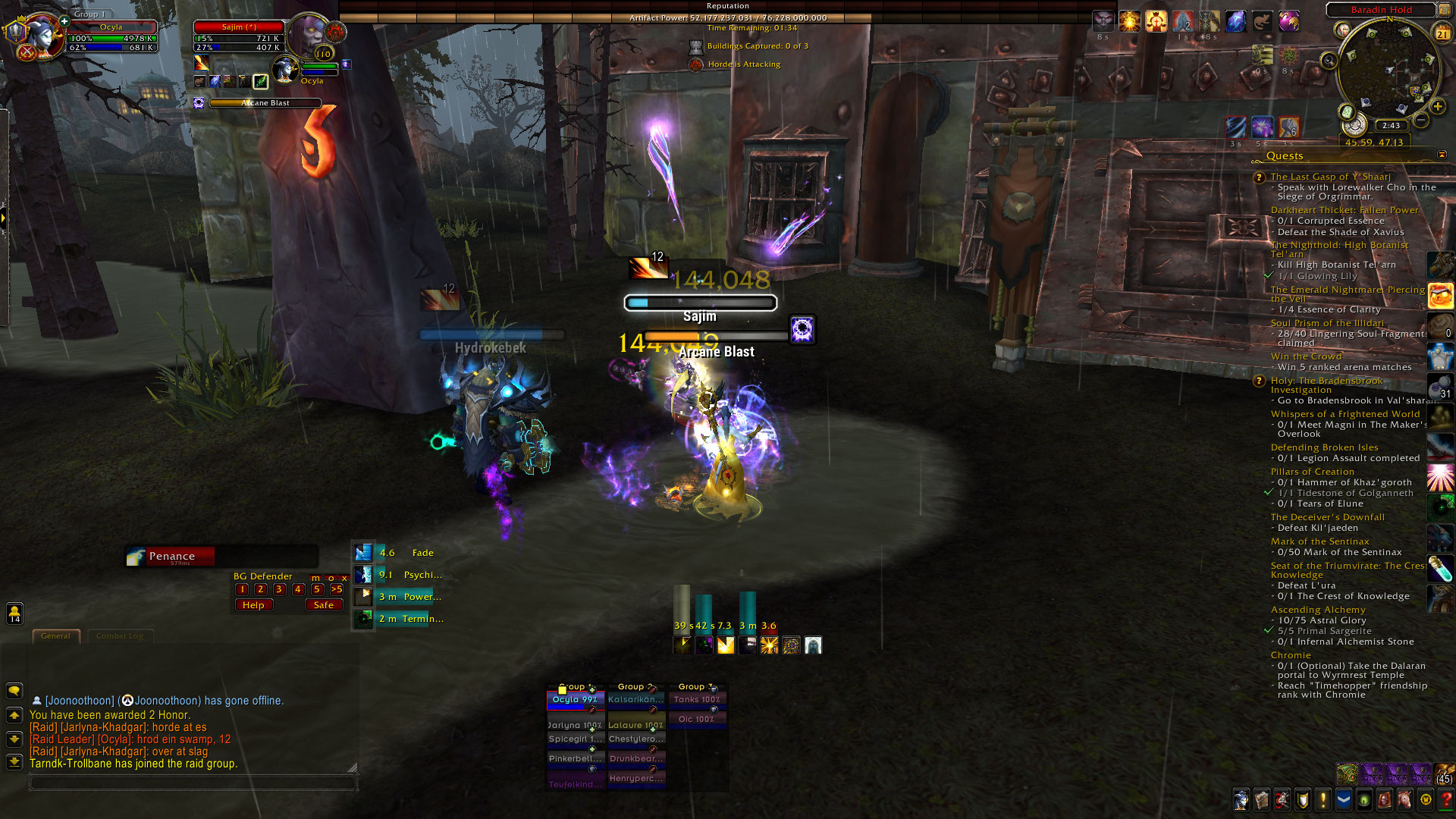Viewport: 1456px width, 819px height.
Task: Zoom in the minimap with plus button
Action: click(1438, 107)
